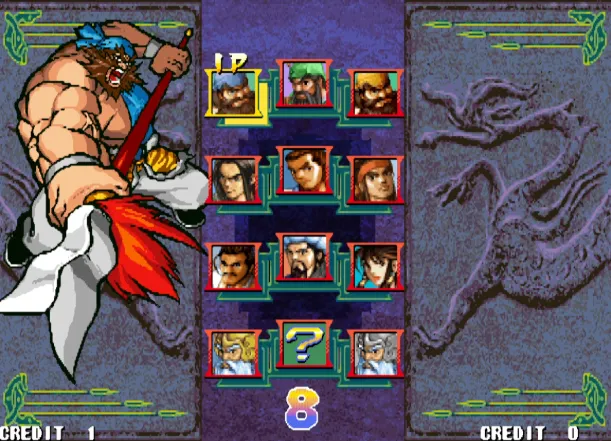The image size is (611, 441).
Task: Select the mustached topknot fighter portrait
Action: click(232, 266)
